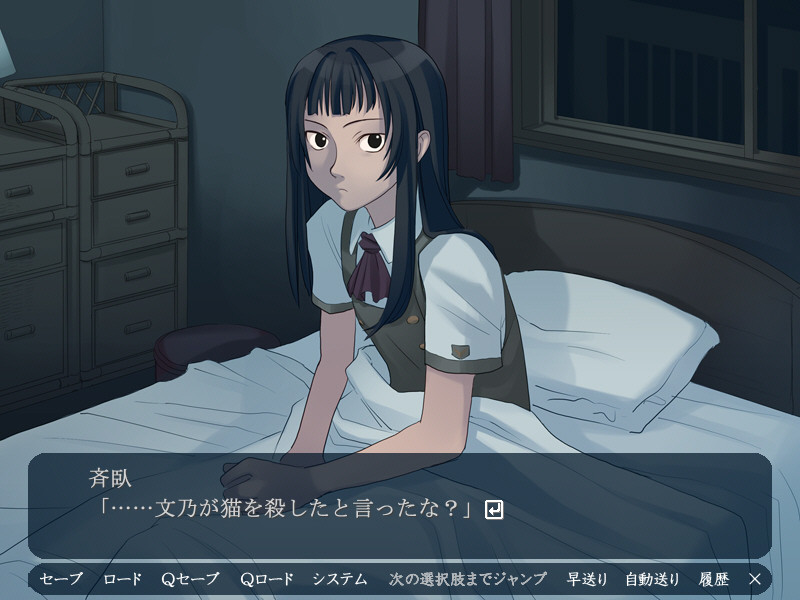Quick load with Qロード
This screenshot has height=600, width=800.
coord(267,579)
